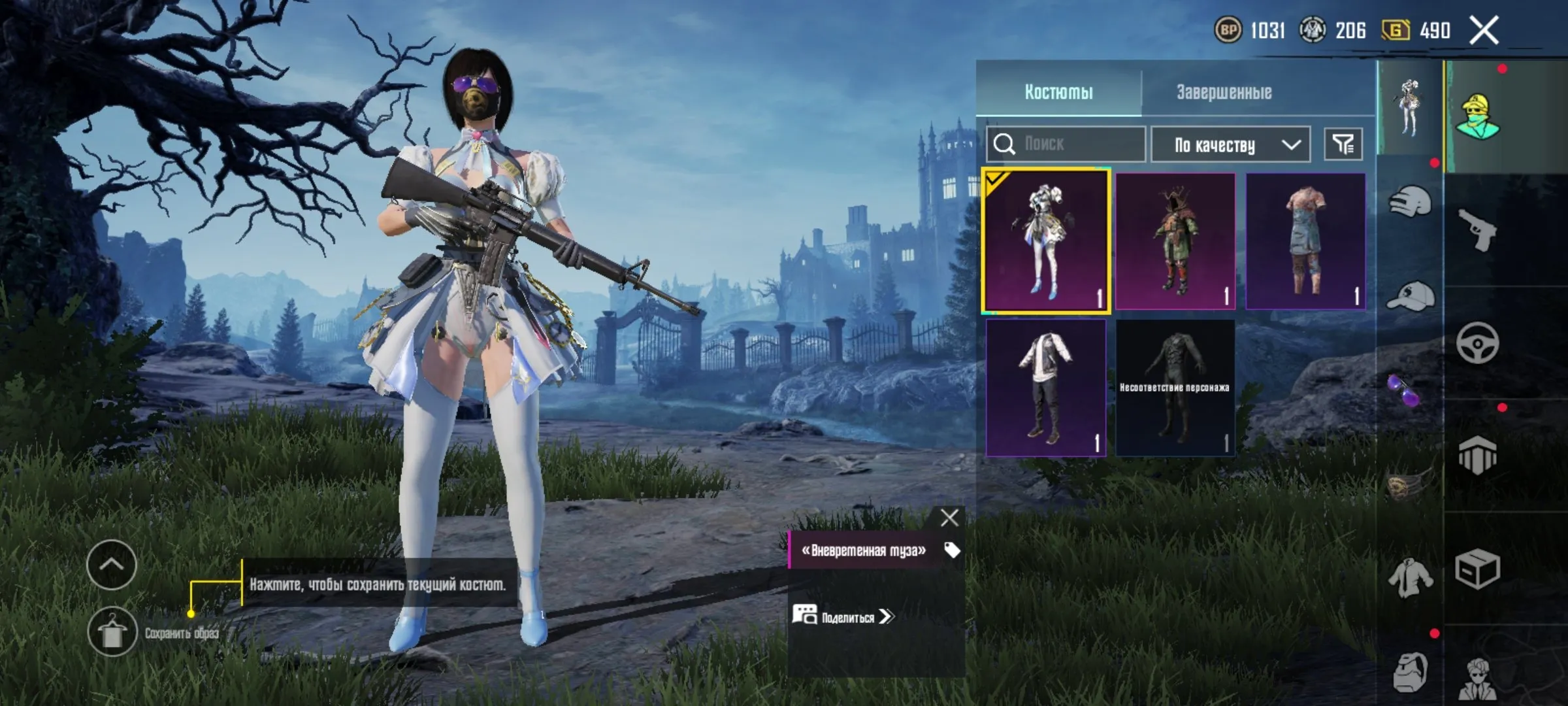
Task: Switch to the pistol weapon skins section
Action: 1478,229
